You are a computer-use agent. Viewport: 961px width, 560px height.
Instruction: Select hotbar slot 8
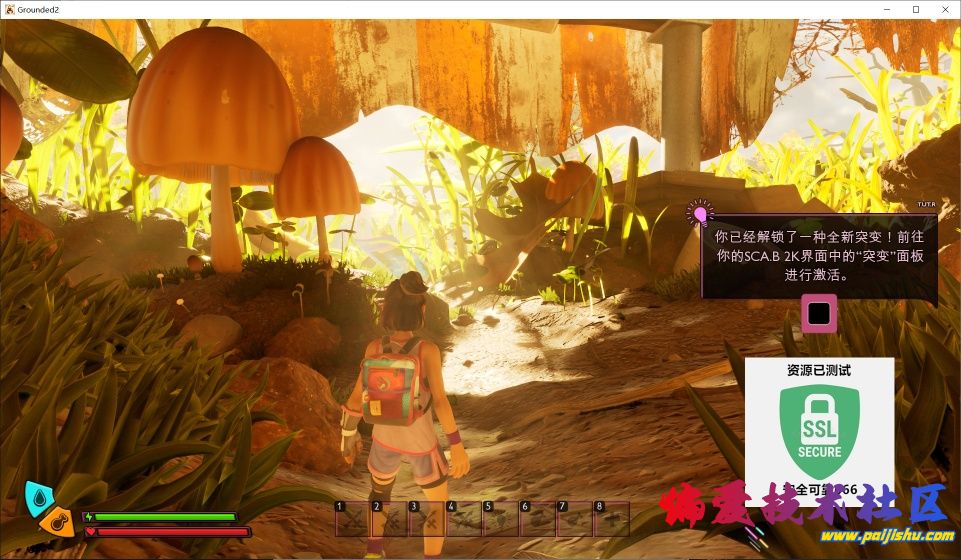[x=611, y=519]
